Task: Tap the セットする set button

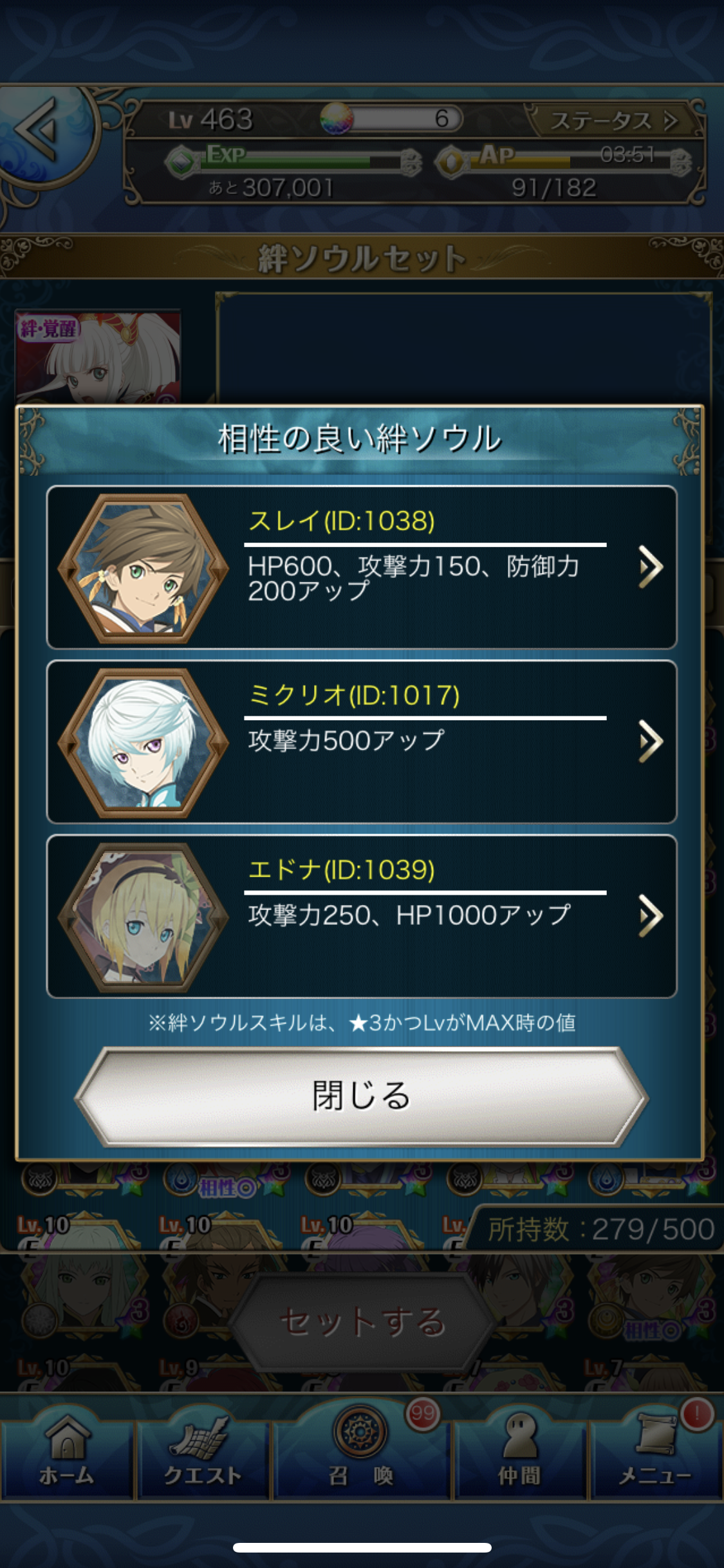Action: [362, 1321]
